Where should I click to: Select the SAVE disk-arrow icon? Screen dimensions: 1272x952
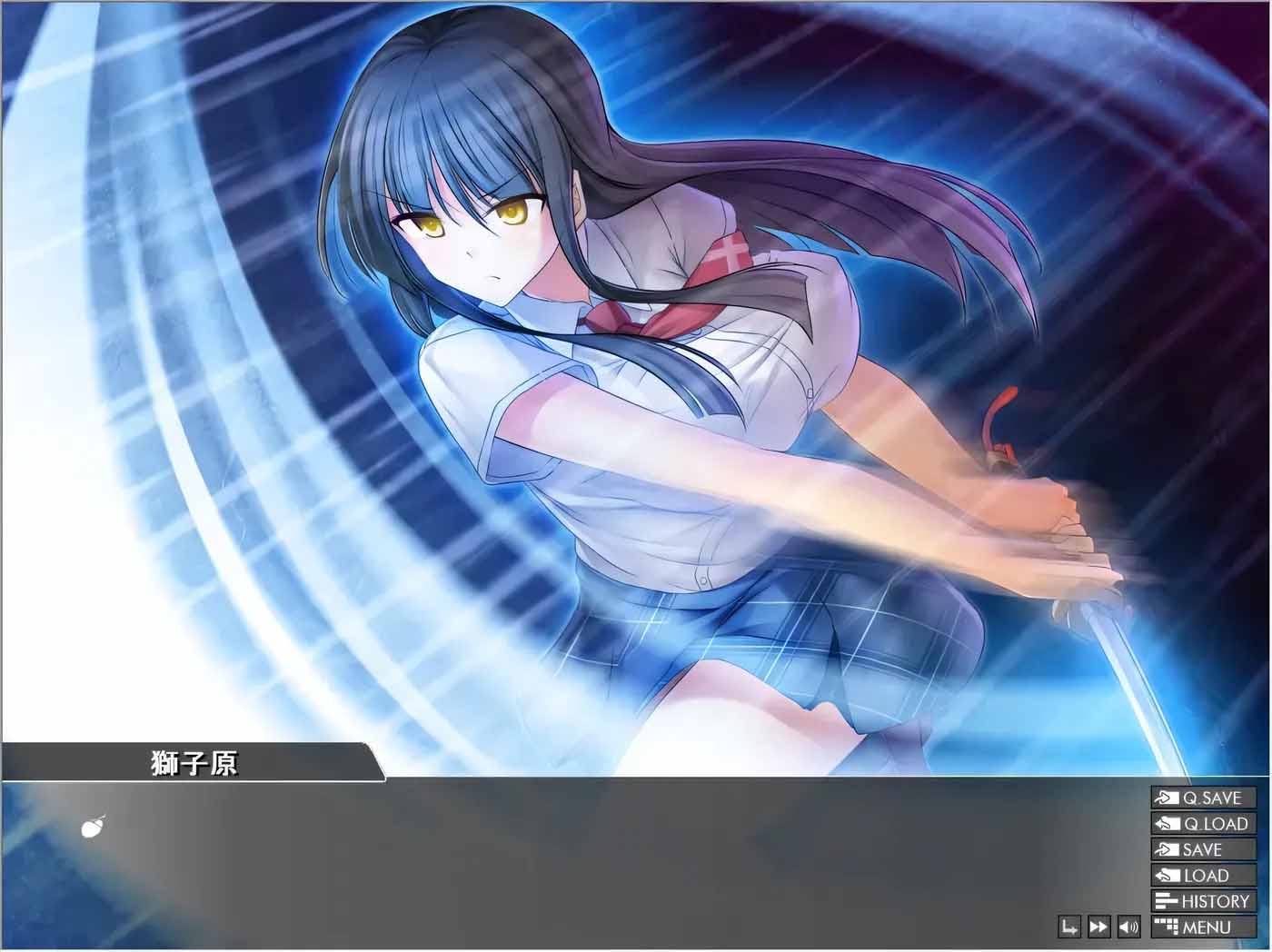[1166, 850]
